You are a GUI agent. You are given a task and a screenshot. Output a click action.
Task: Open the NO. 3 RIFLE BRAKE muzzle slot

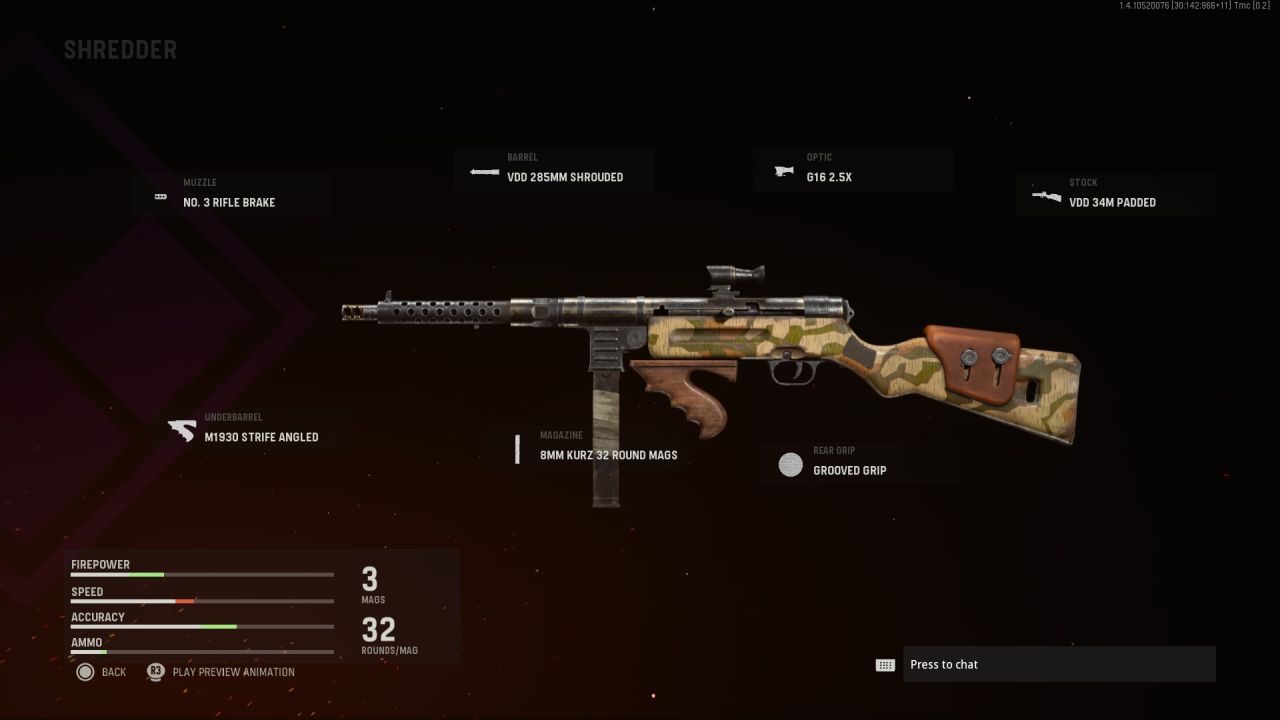click(230, 196)
